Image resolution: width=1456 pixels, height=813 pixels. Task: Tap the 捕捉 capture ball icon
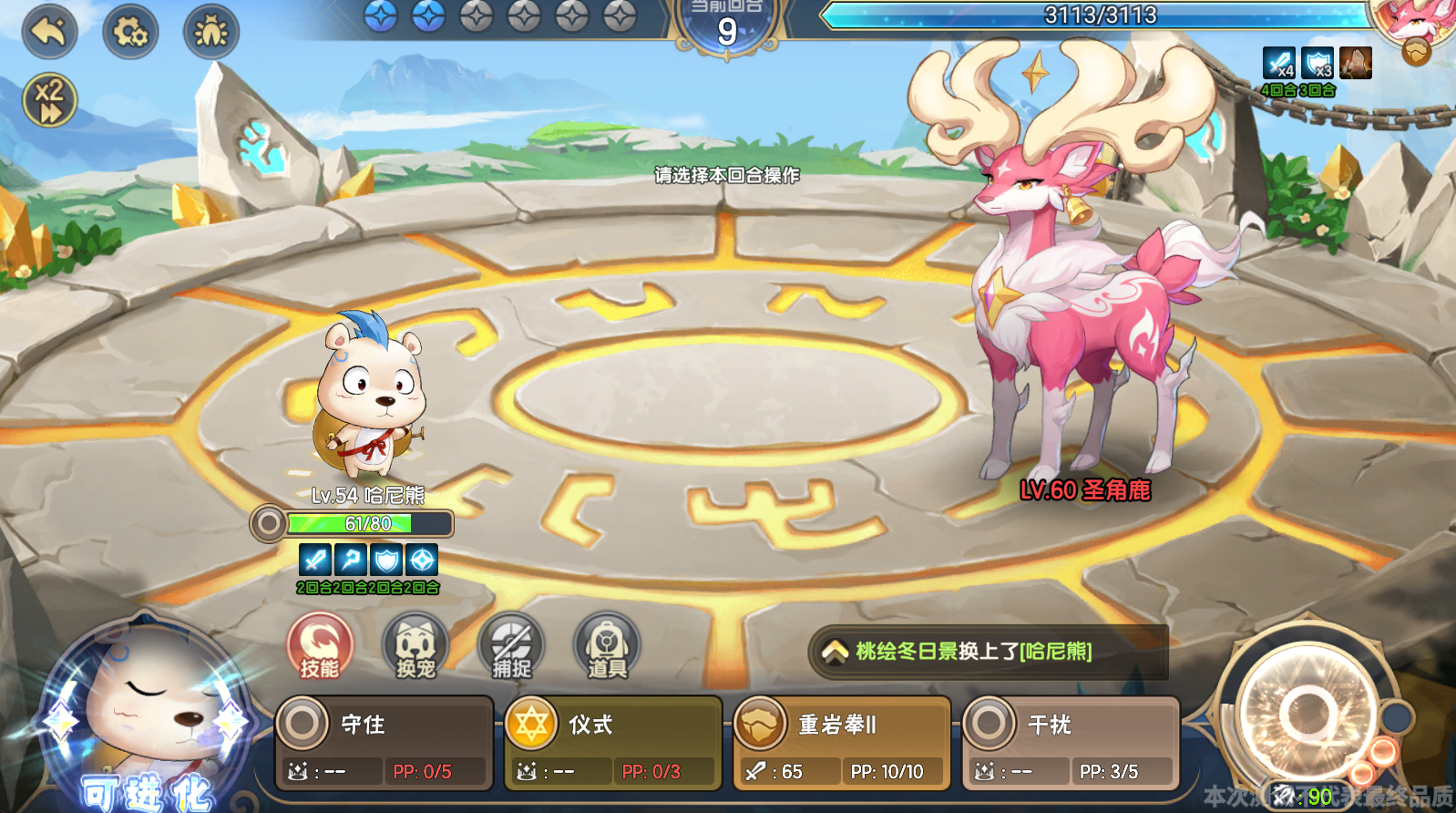[508, 647]
